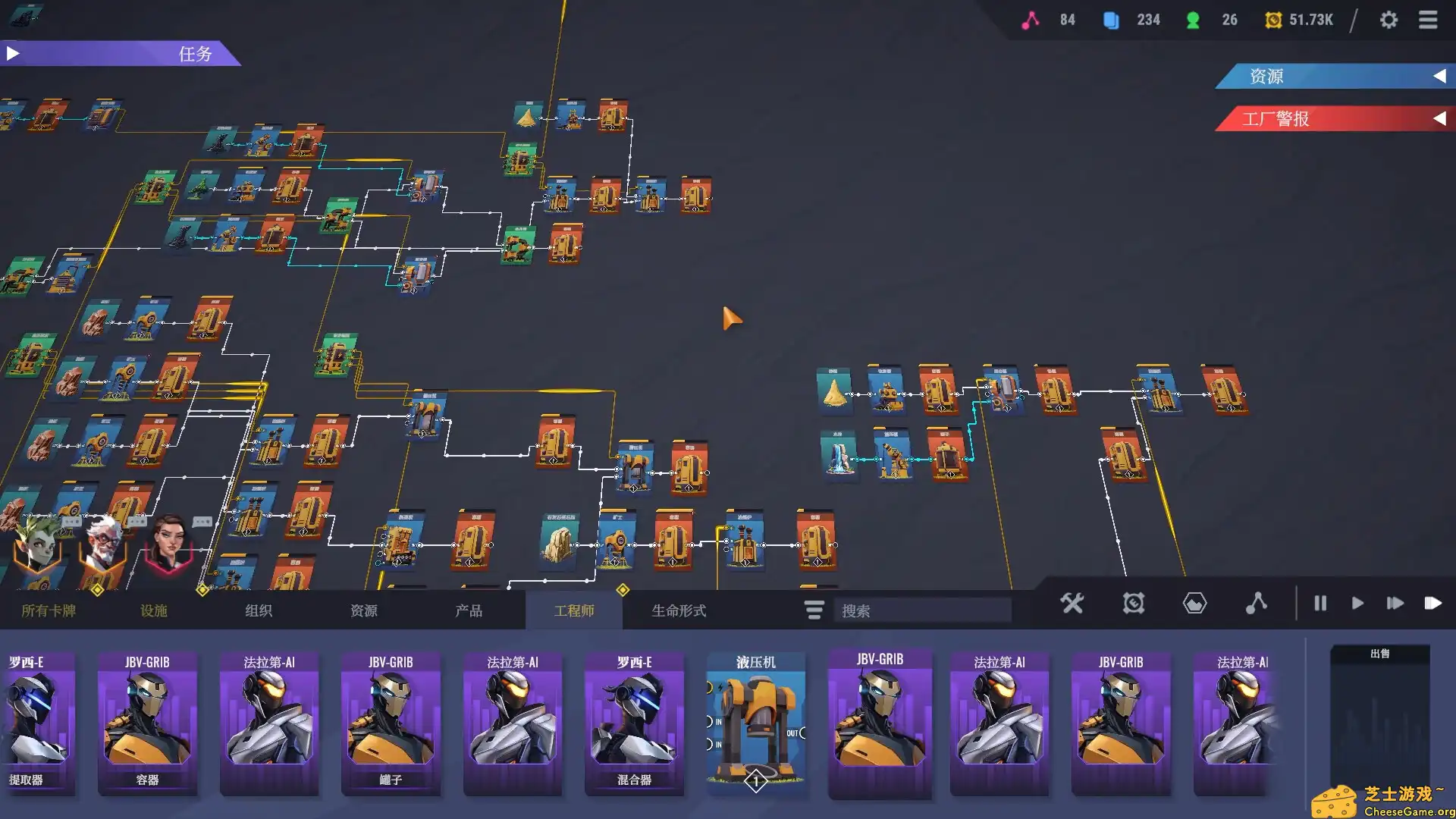This screenshot has width=1456, height=819.
Task: Click the 搜索 search input field
Action: [x=921, y=610]
